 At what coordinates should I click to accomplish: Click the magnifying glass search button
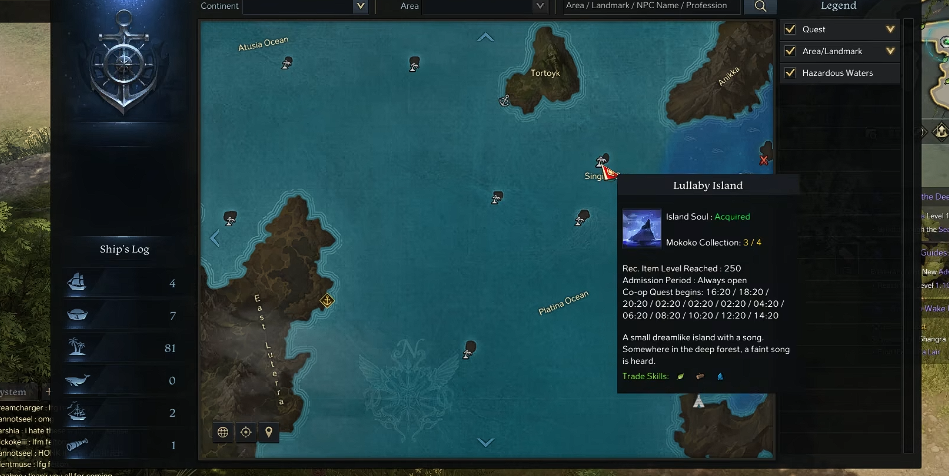(760, 6)
